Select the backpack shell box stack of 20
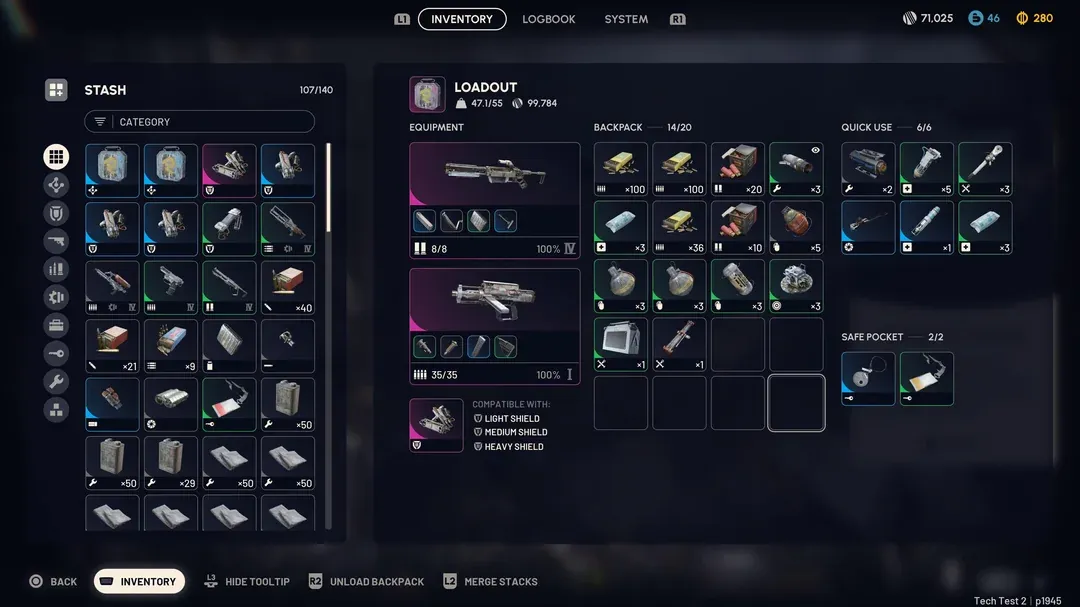This screenshot has width=1080, height=607. [738, 169]
